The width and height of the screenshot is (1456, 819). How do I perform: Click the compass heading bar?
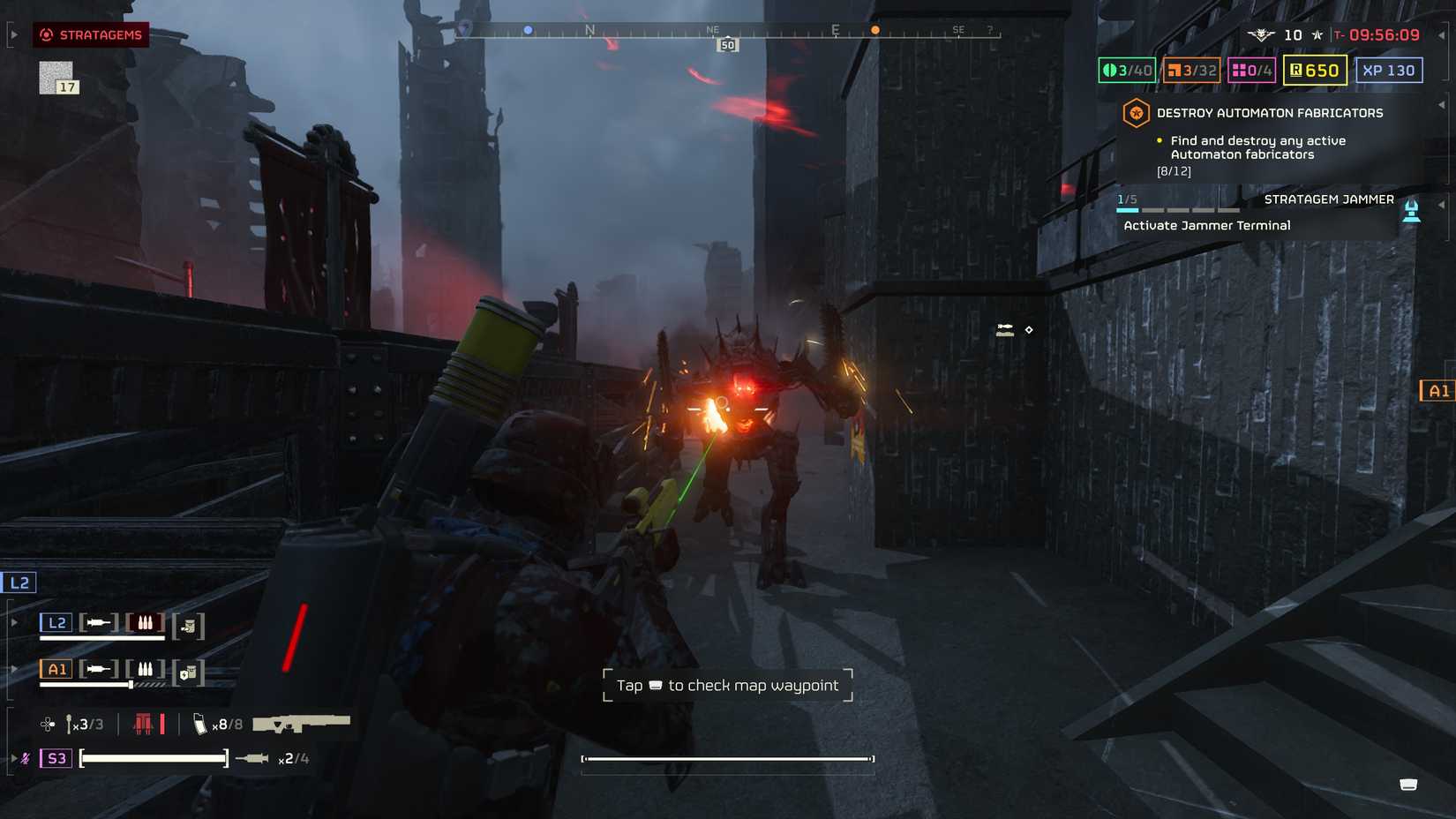click(x=728, y=32)
